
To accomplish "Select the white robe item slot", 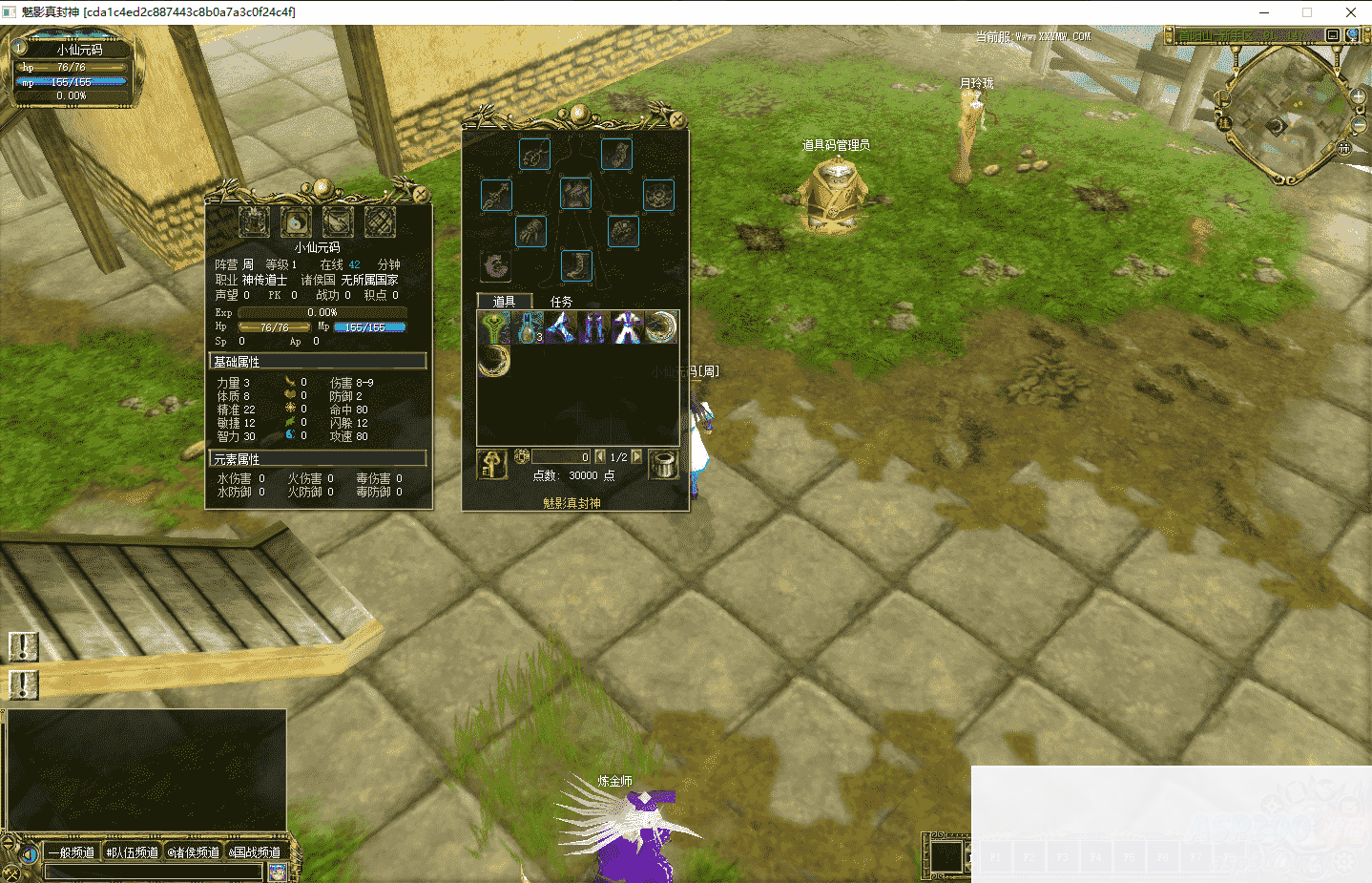I will coord(627,327).
